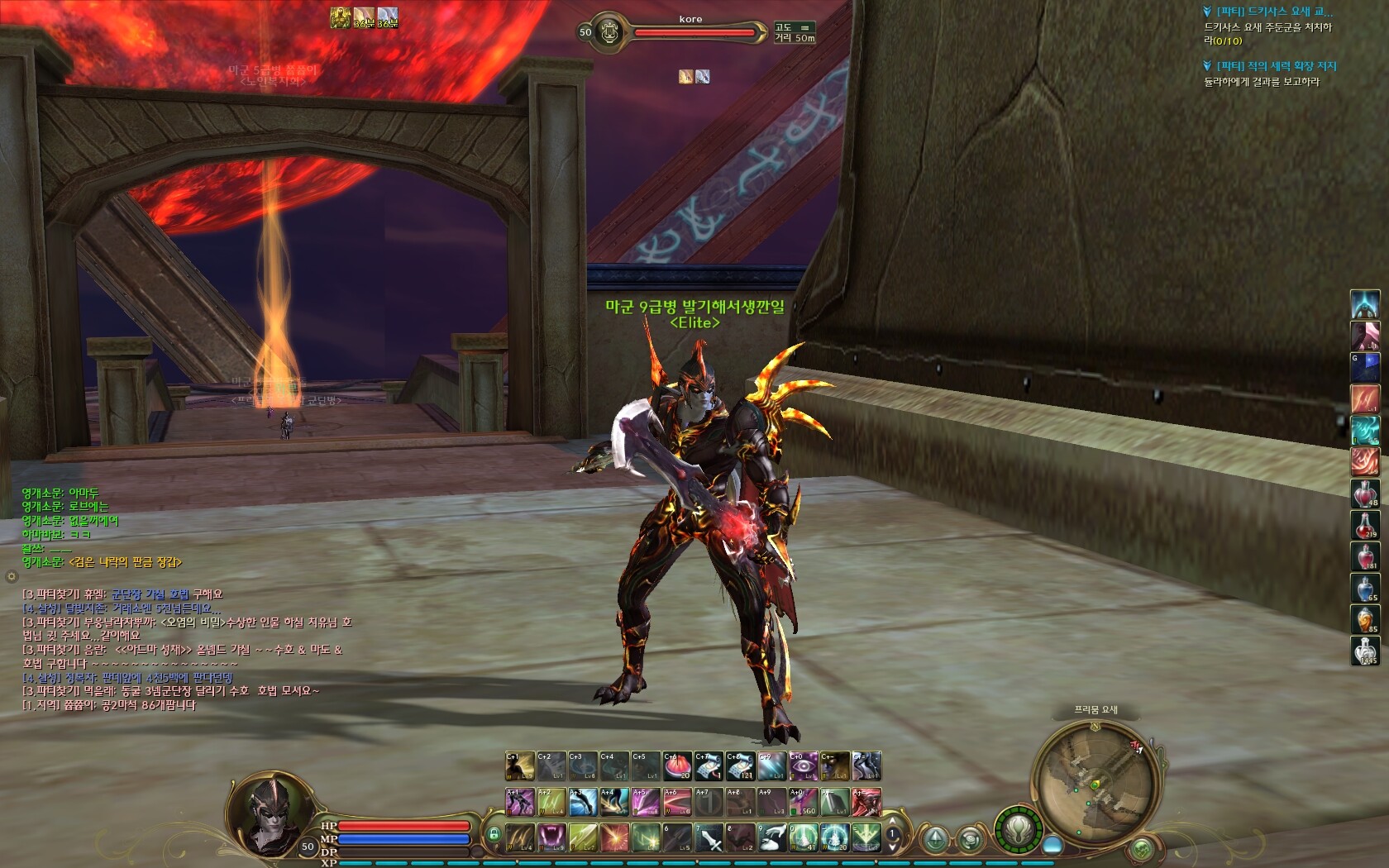Open the second party quest tracker entry

point(1276,65)
